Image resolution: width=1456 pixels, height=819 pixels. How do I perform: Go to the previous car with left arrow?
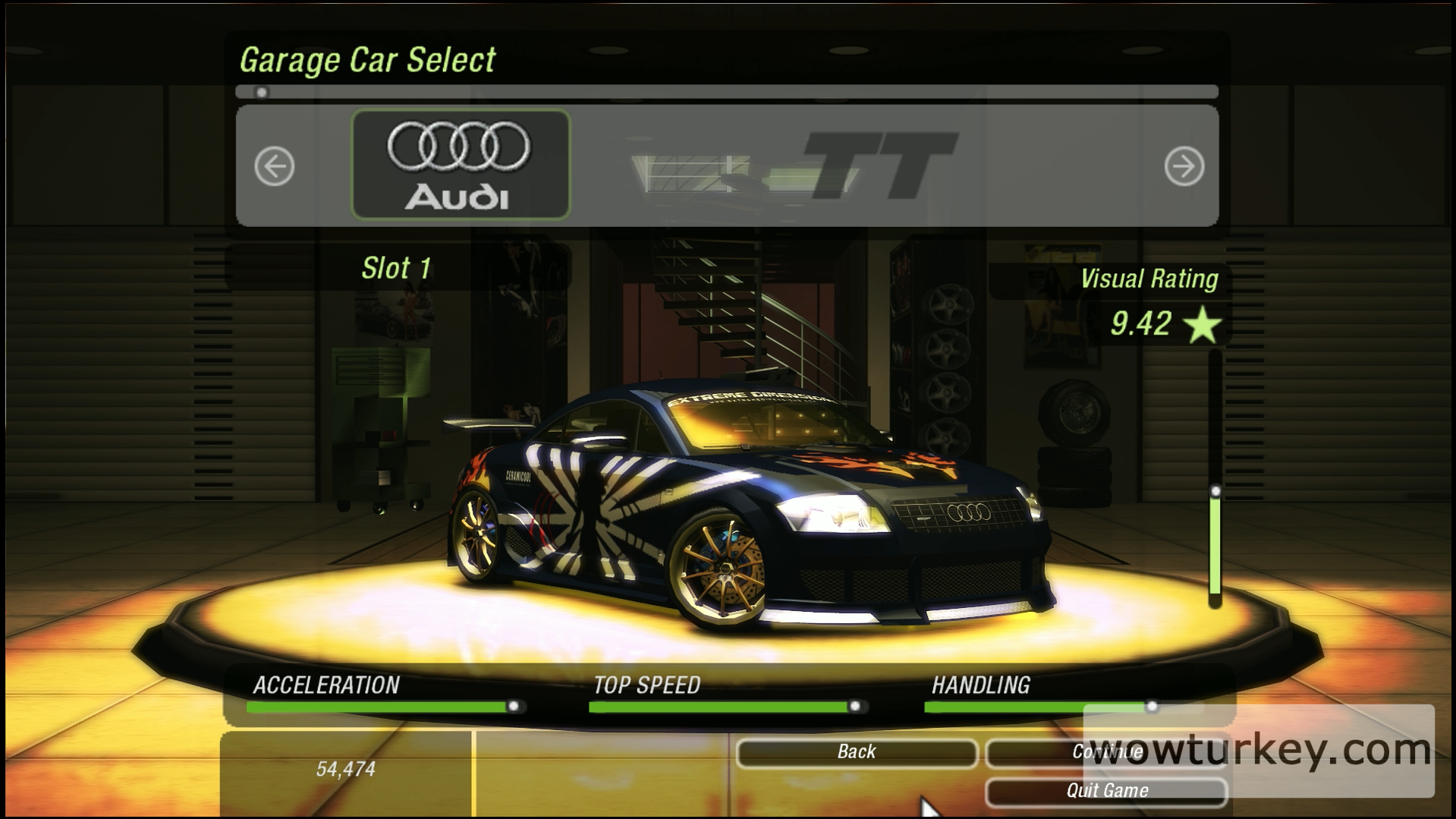click(x=274, y=166)
